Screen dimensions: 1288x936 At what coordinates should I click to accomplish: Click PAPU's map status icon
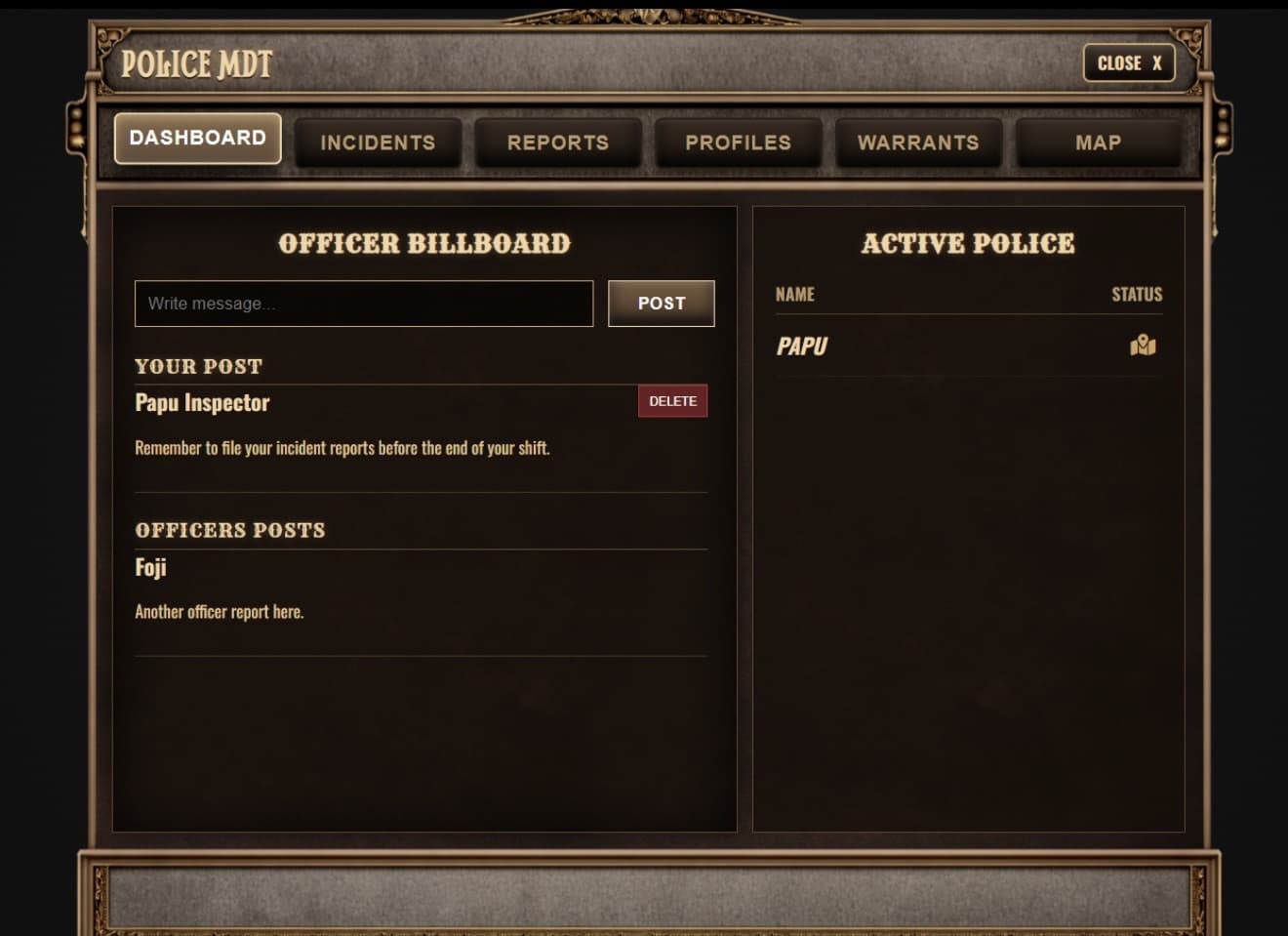[x=1144, y=346]
